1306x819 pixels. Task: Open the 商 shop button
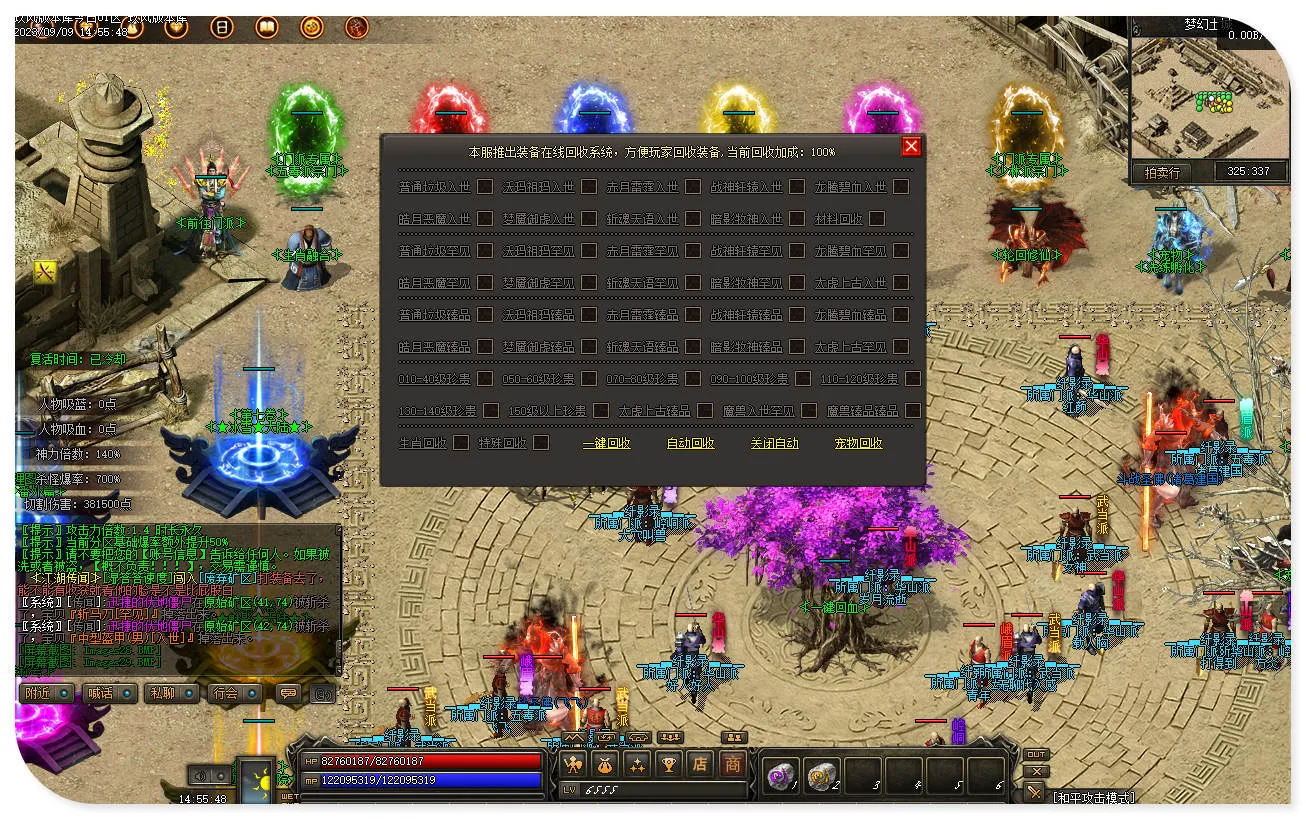click(733, 765)
